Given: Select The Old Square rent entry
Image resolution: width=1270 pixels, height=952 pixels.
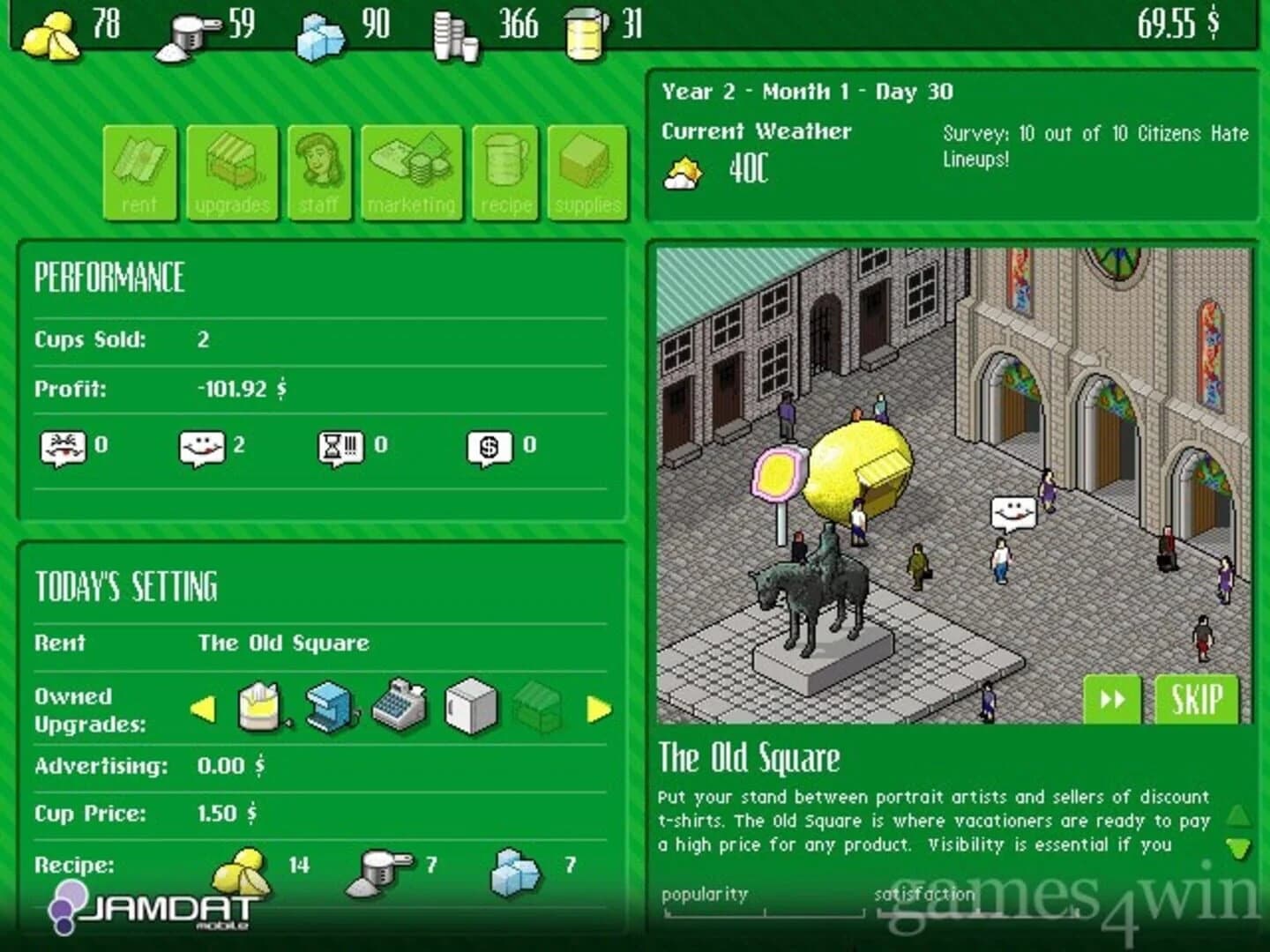Looking at the screenshot, I should click(x=284, y=643).
